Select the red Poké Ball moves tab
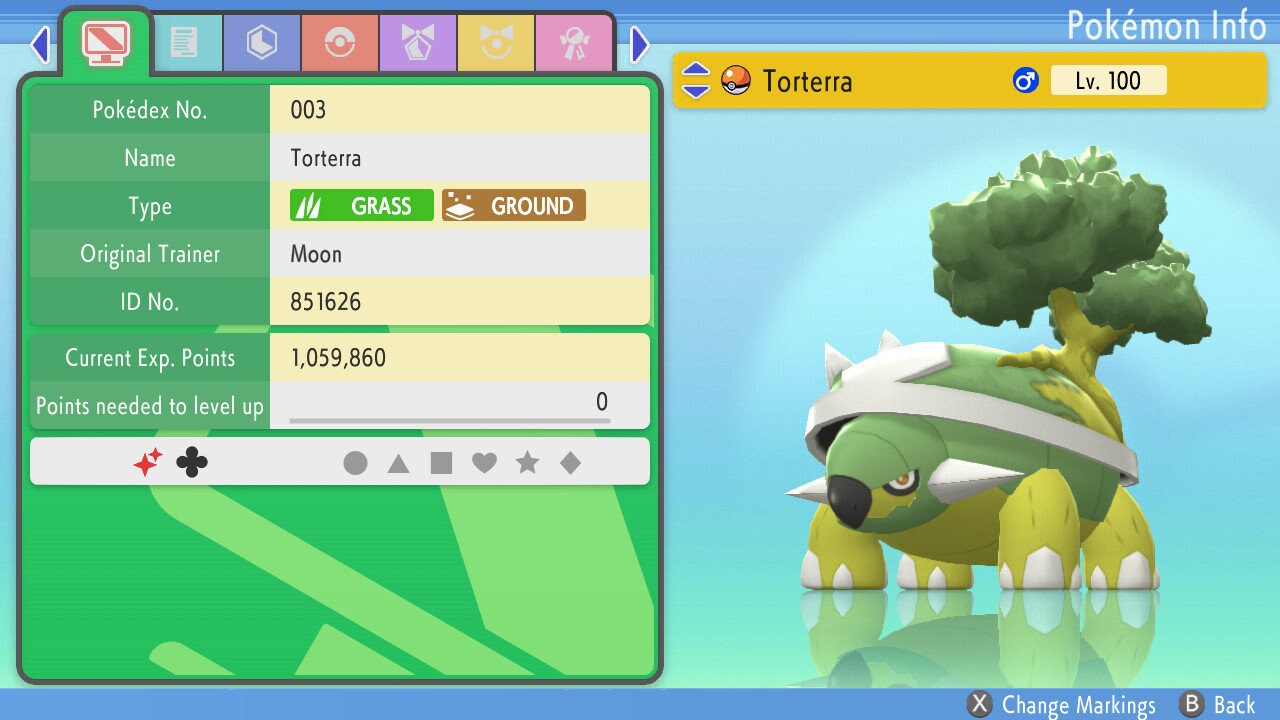This screenshot has height=720, width=1280. click(339, 43)
